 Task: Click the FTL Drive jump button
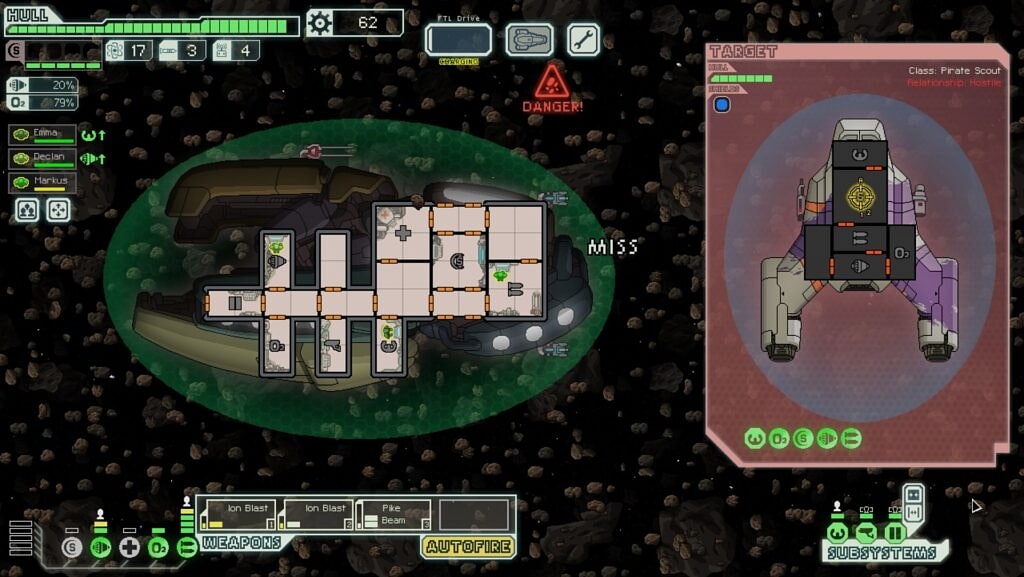pos(458,40)
